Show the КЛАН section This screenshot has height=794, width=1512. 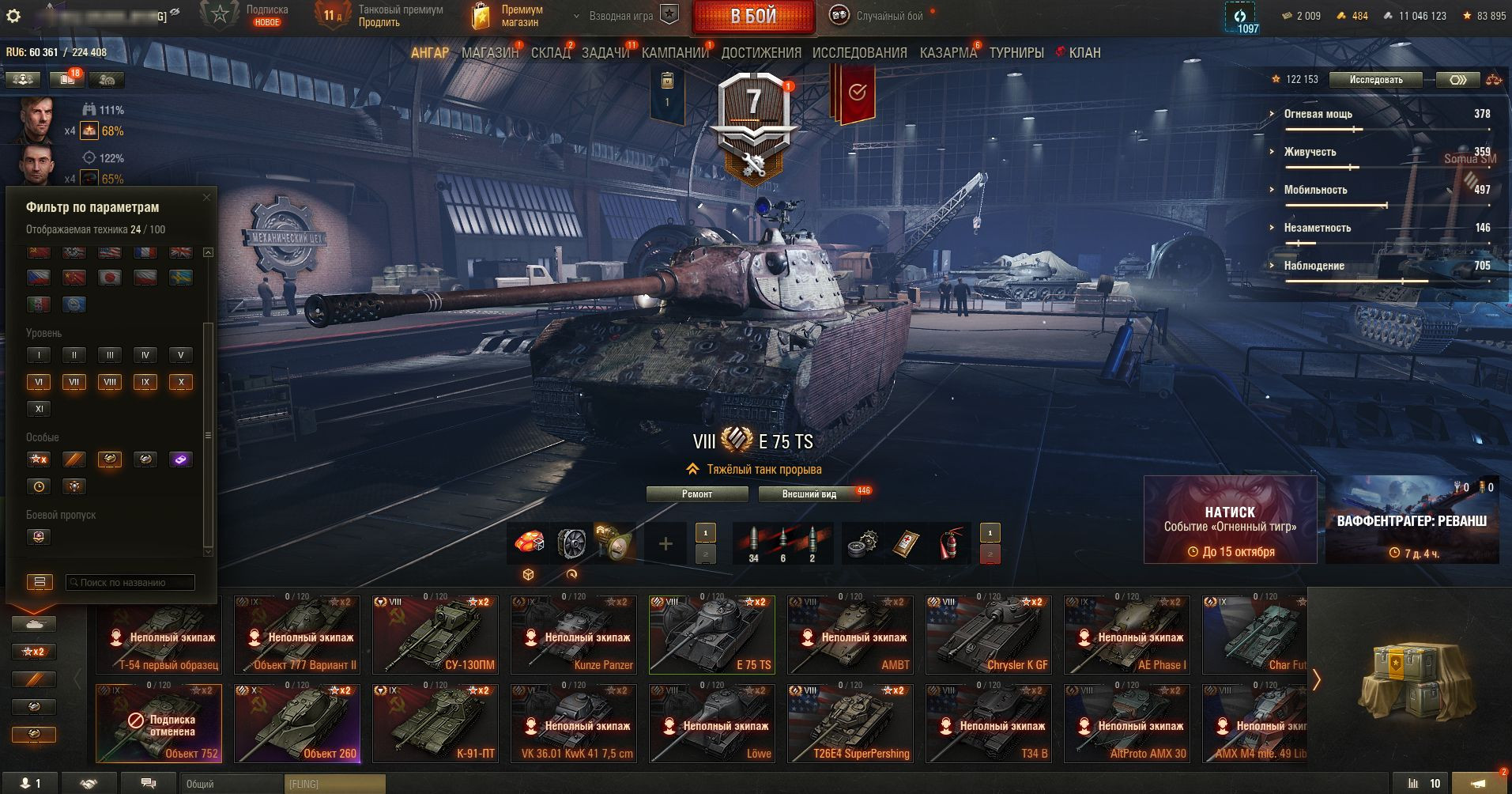tap(1084, 53)
